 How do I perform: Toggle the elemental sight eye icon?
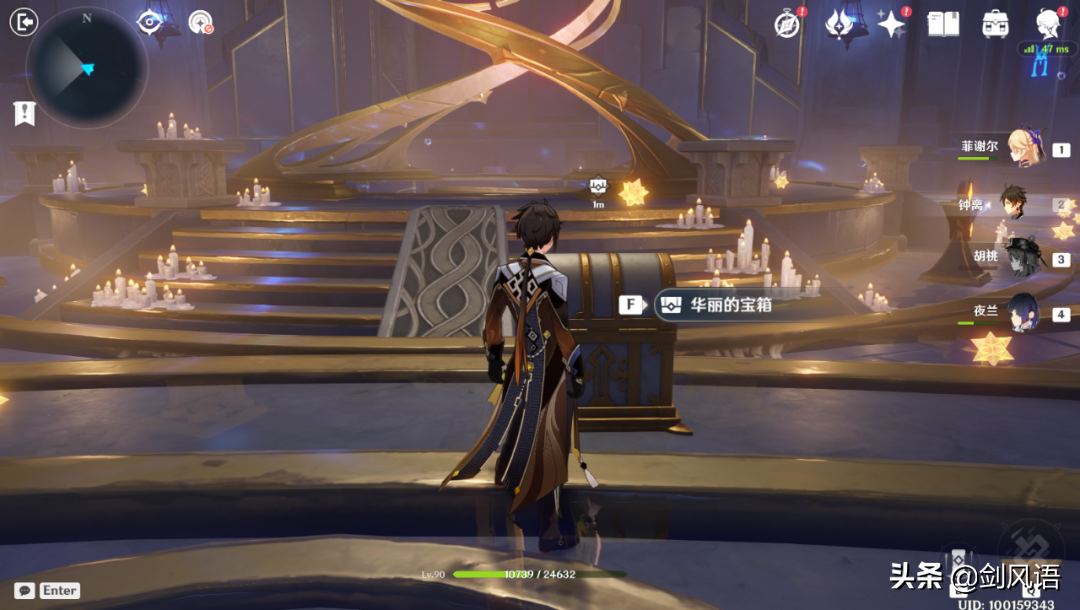150,22
